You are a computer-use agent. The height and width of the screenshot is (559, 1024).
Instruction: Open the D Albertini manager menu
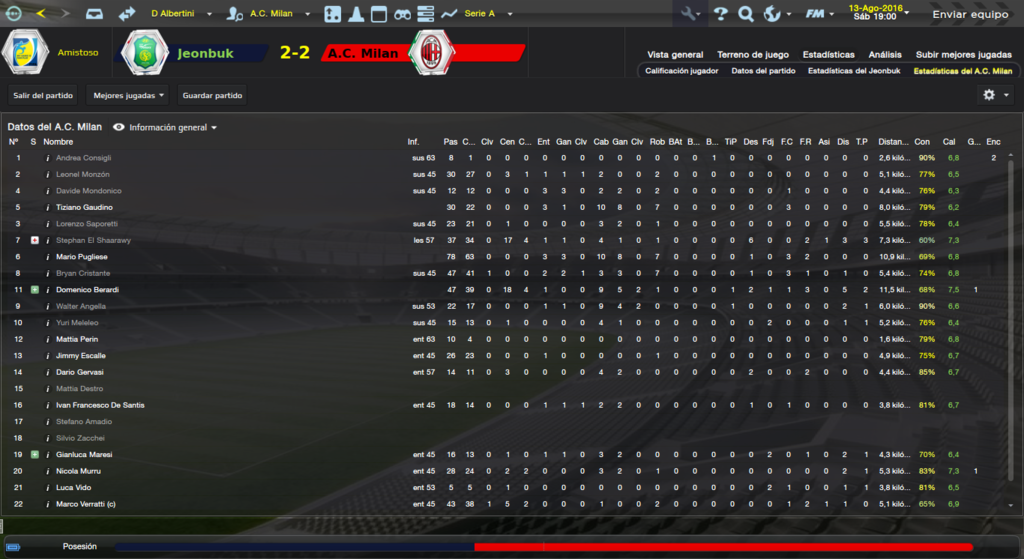point(179,15)
